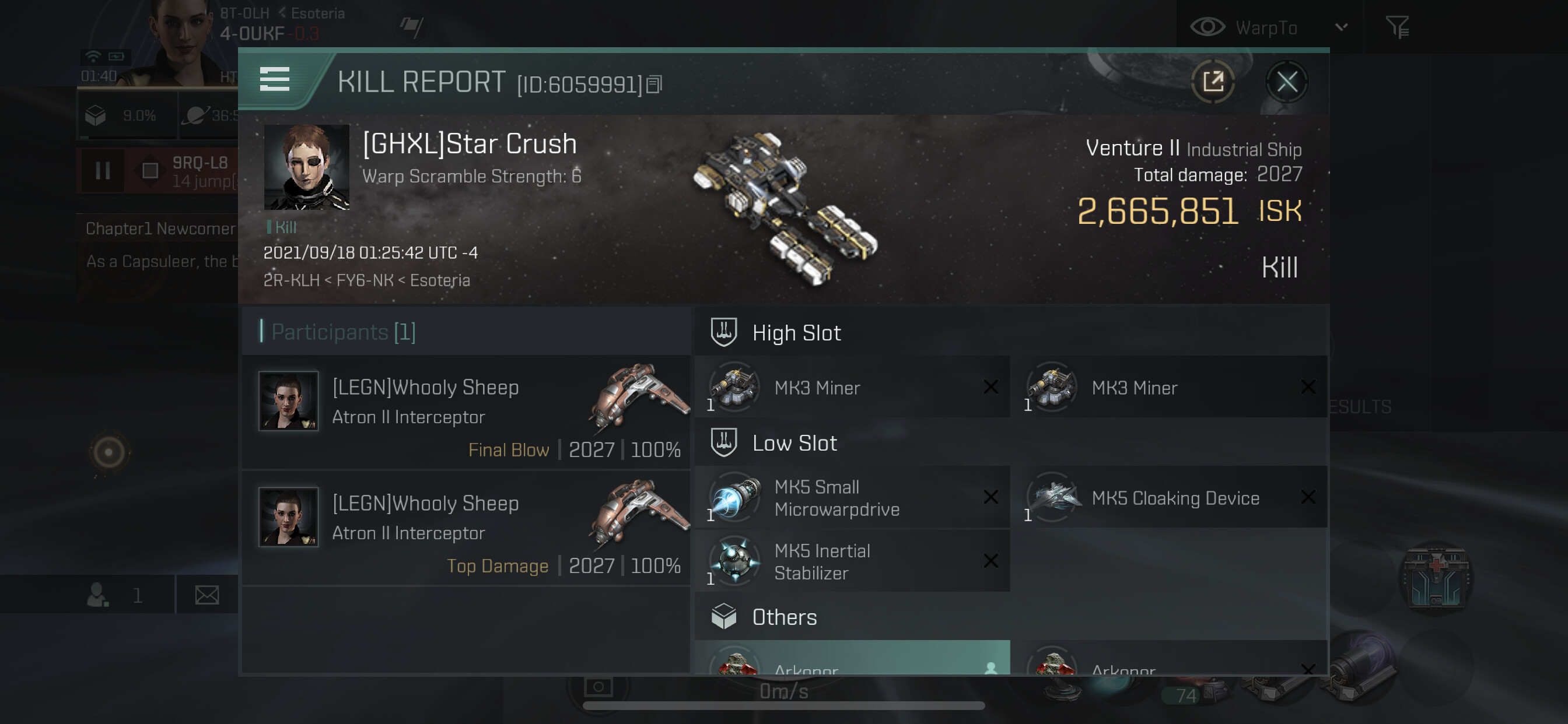Open the Chapter1 Newcomer mission tracker
The width and height of the screenshot is (1568, 724).
coord(160,229)
